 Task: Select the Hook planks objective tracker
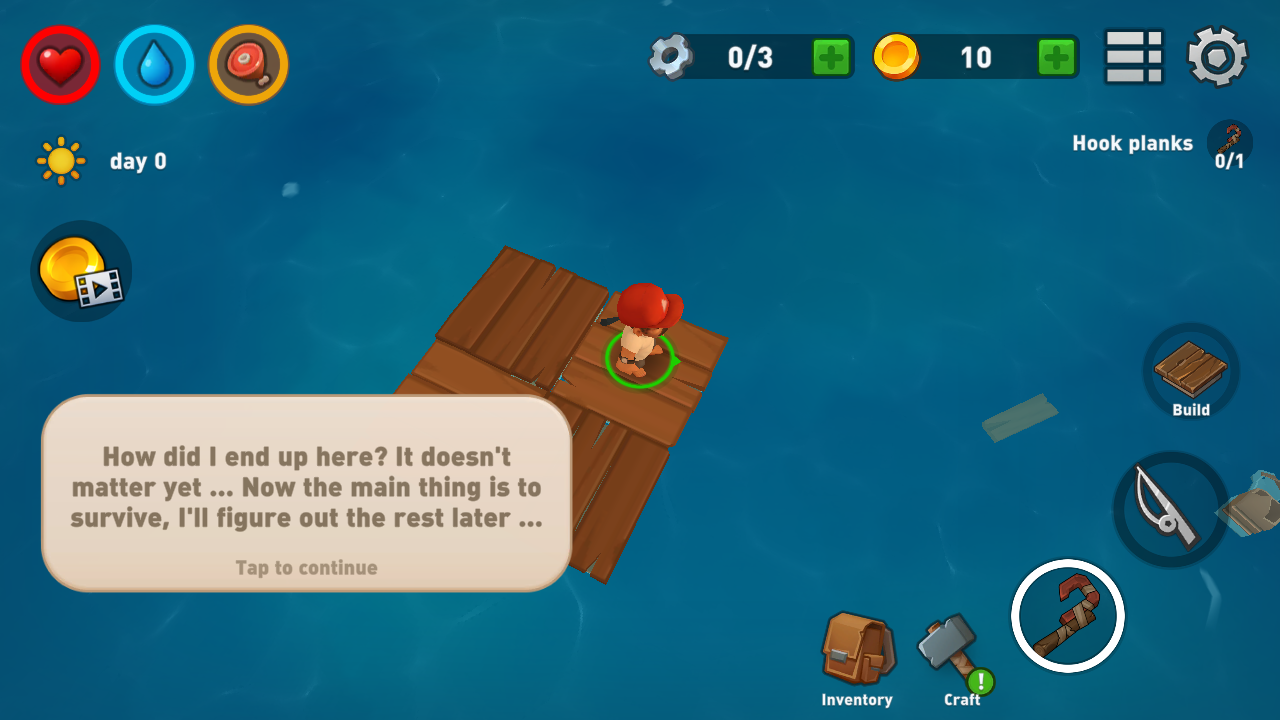(x=1158, y=145)
